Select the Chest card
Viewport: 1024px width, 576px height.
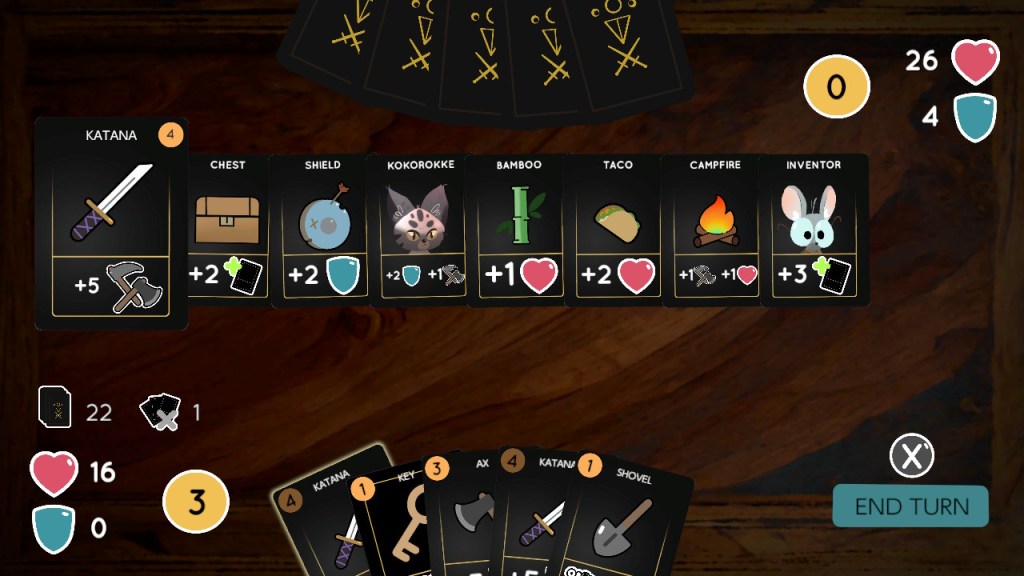(x=227, y=228)
